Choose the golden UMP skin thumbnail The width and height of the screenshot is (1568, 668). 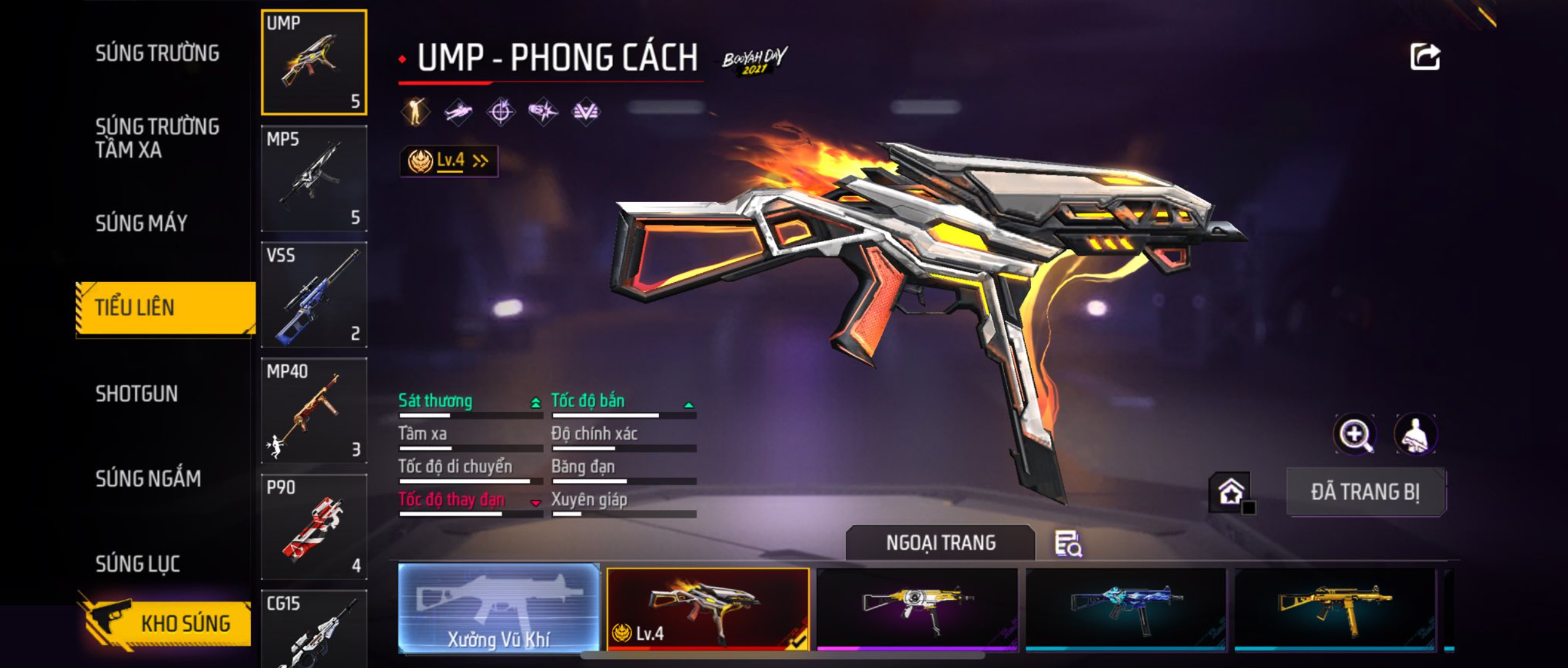point(1335,608)
